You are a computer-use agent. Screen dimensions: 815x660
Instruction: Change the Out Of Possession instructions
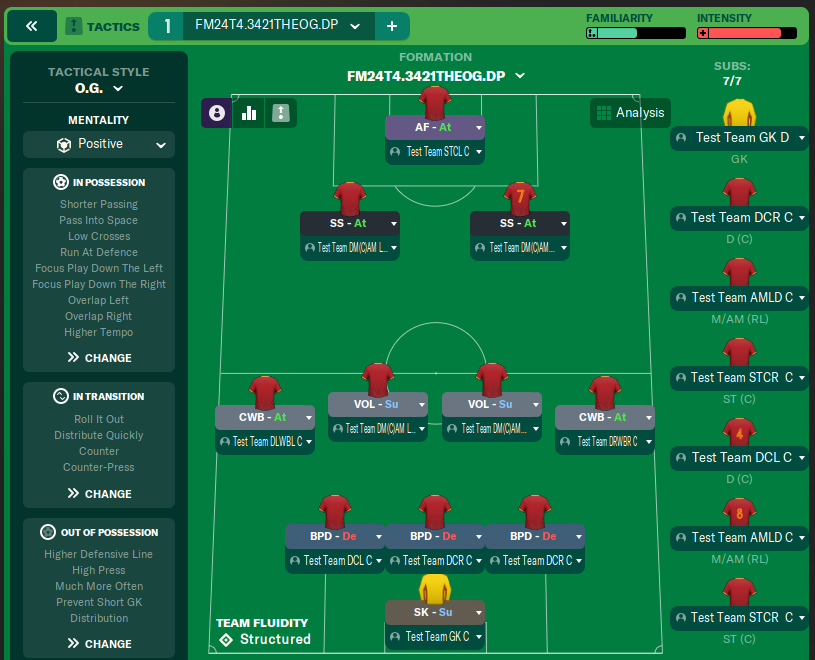coord(99,643)
